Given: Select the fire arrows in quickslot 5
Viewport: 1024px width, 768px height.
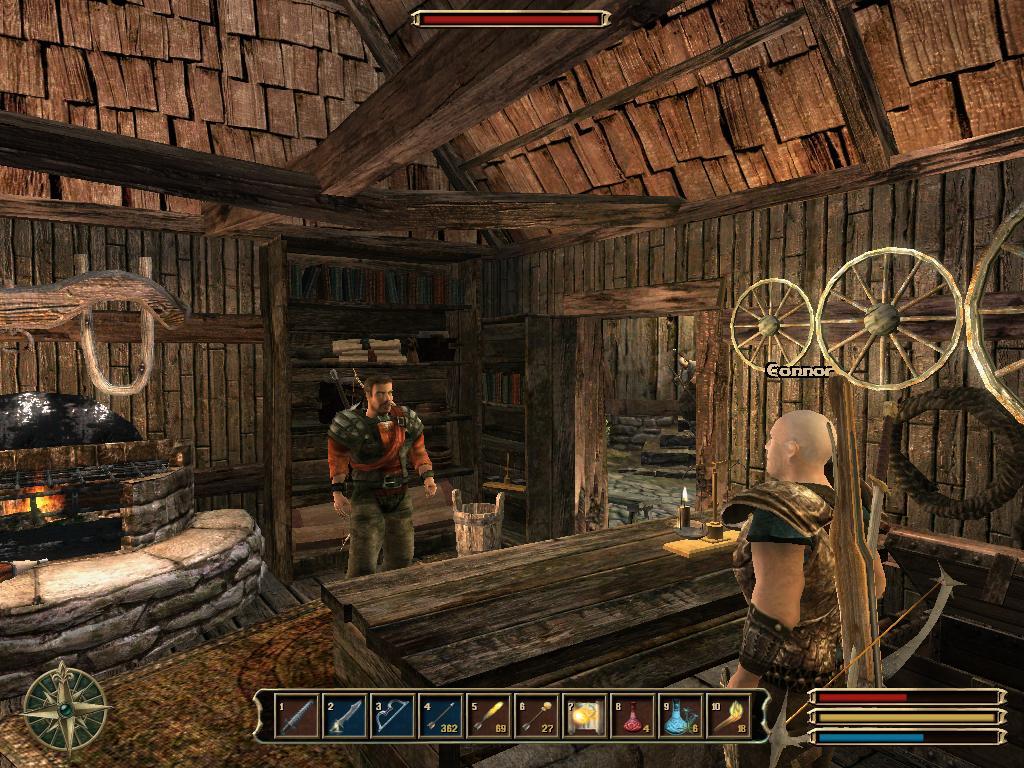Looking at the screenshot, I should (489, 717).
